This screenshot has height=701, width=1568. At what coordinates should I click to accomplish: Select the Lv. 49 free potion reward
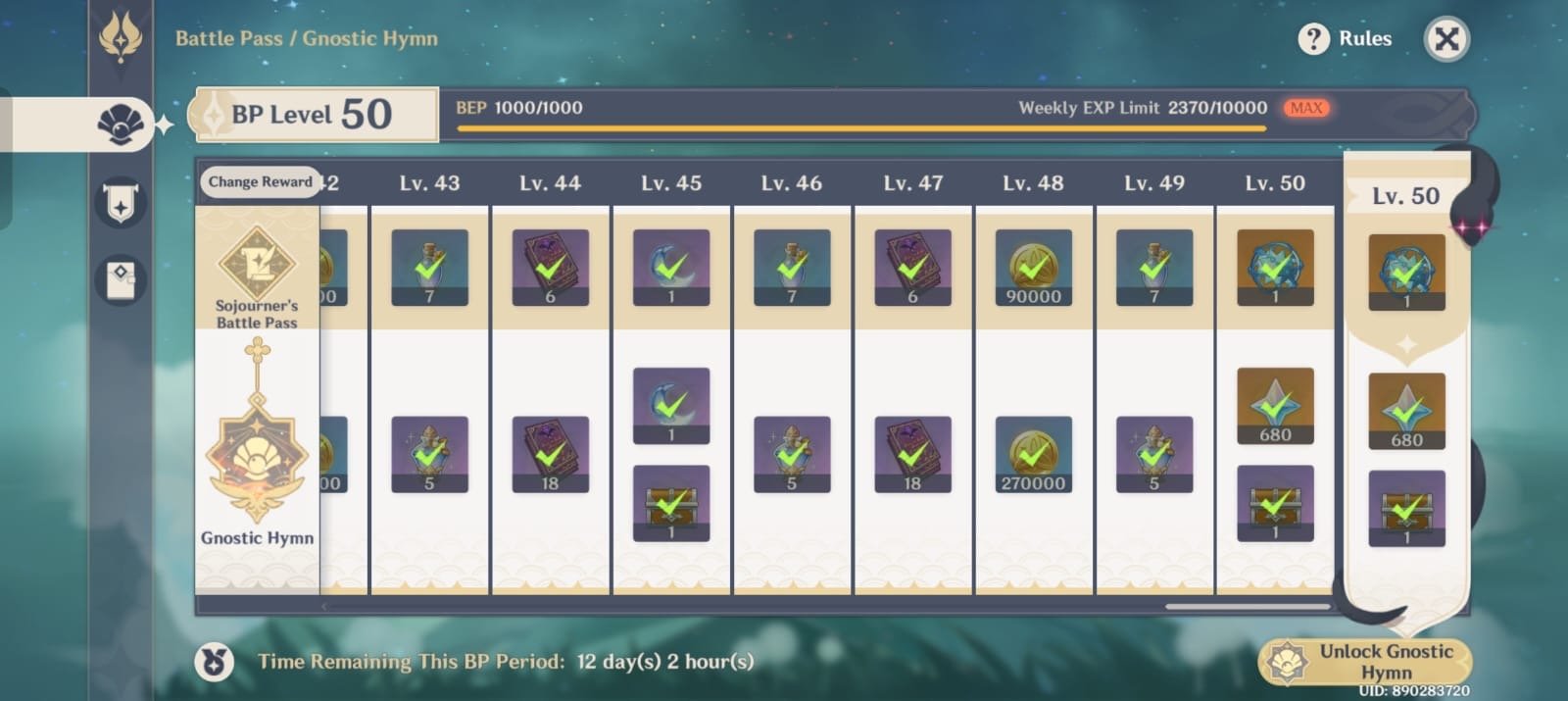click(x=1153, y=268)
